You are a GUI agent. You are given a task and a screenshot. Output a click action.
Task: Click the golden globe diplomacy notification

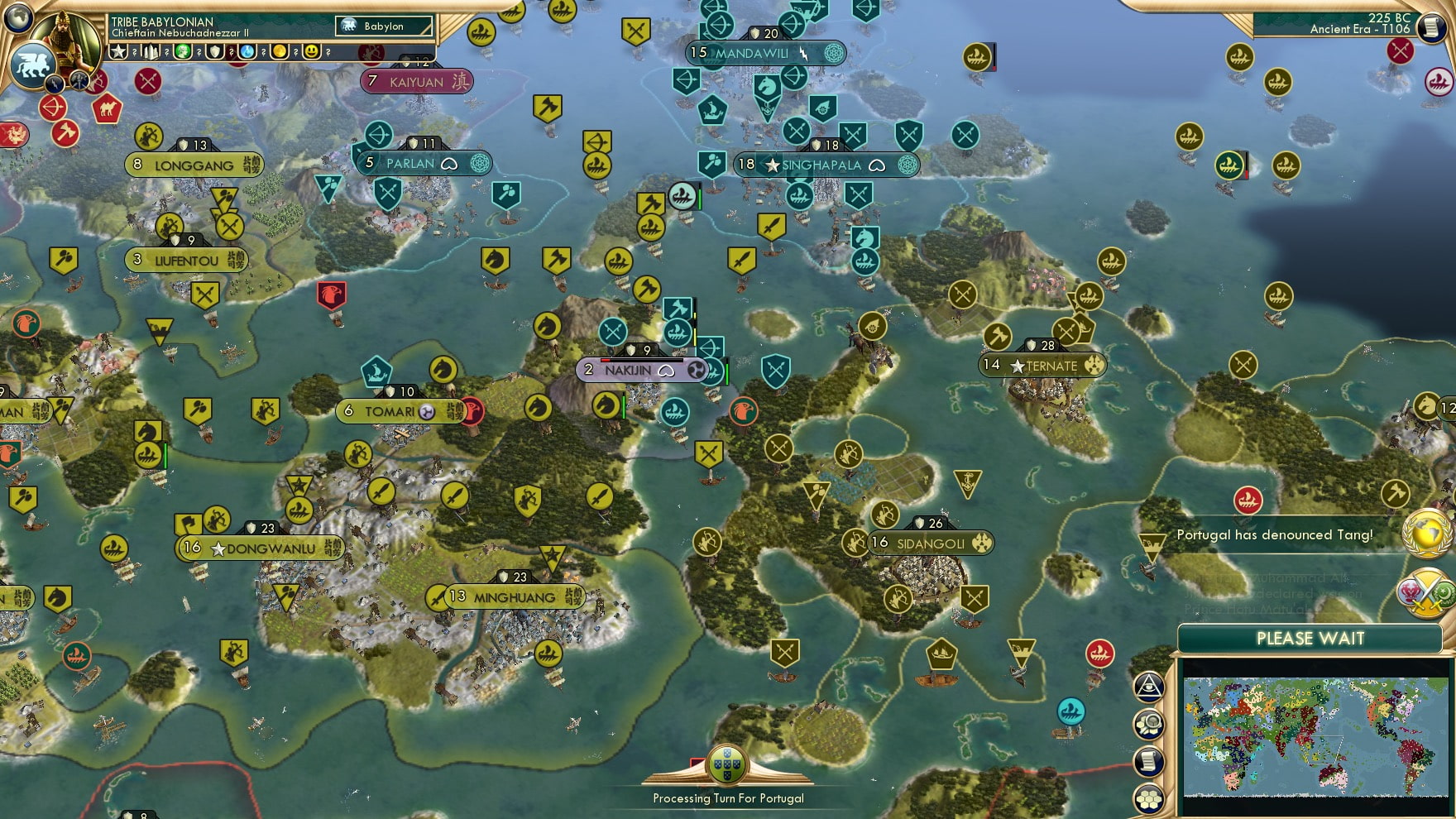[x=1427, y=534]
